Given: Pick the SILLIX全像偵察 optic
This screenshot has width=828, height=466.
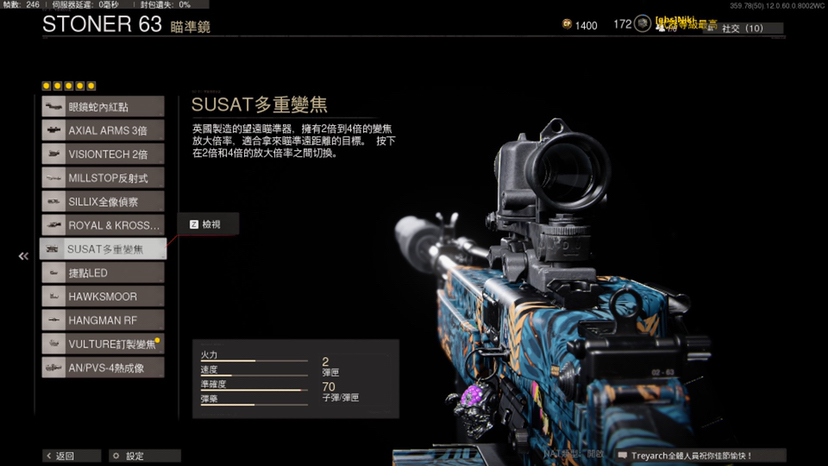Looking at the screenshot, I should coord(102,202).
